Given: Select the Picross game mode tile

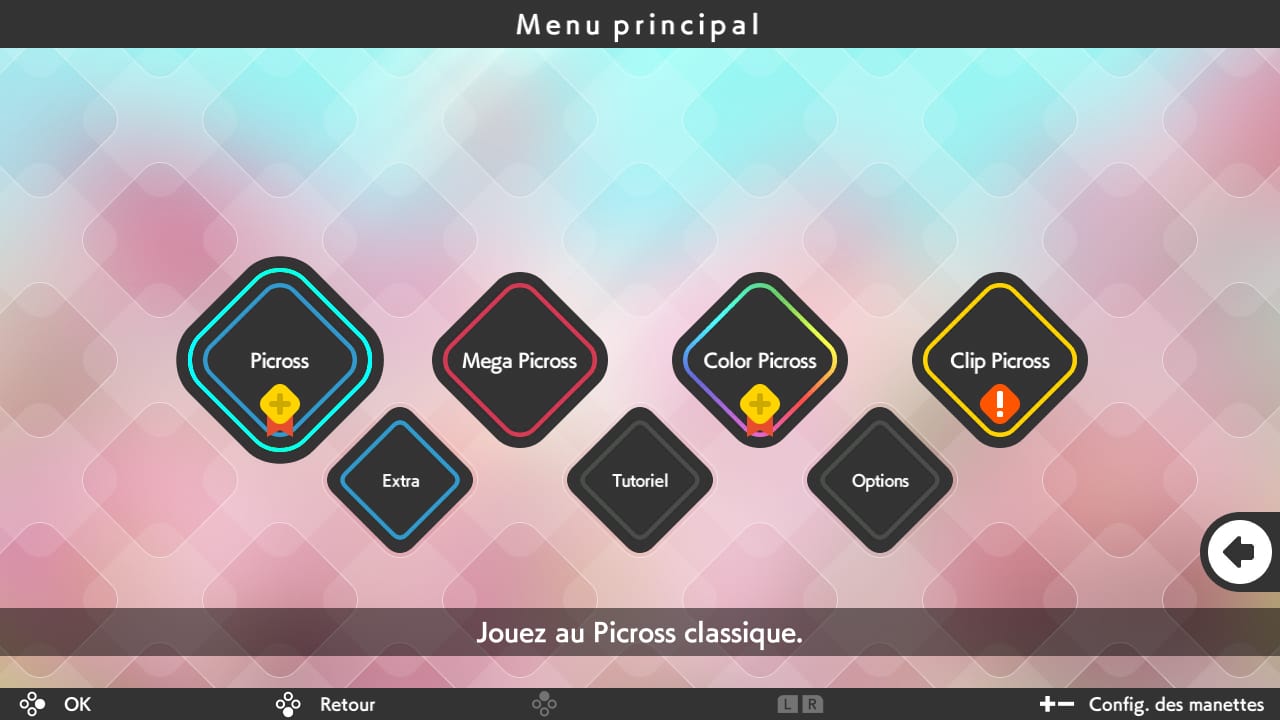Looking at the screenshot, I should (x=279, y=361).
